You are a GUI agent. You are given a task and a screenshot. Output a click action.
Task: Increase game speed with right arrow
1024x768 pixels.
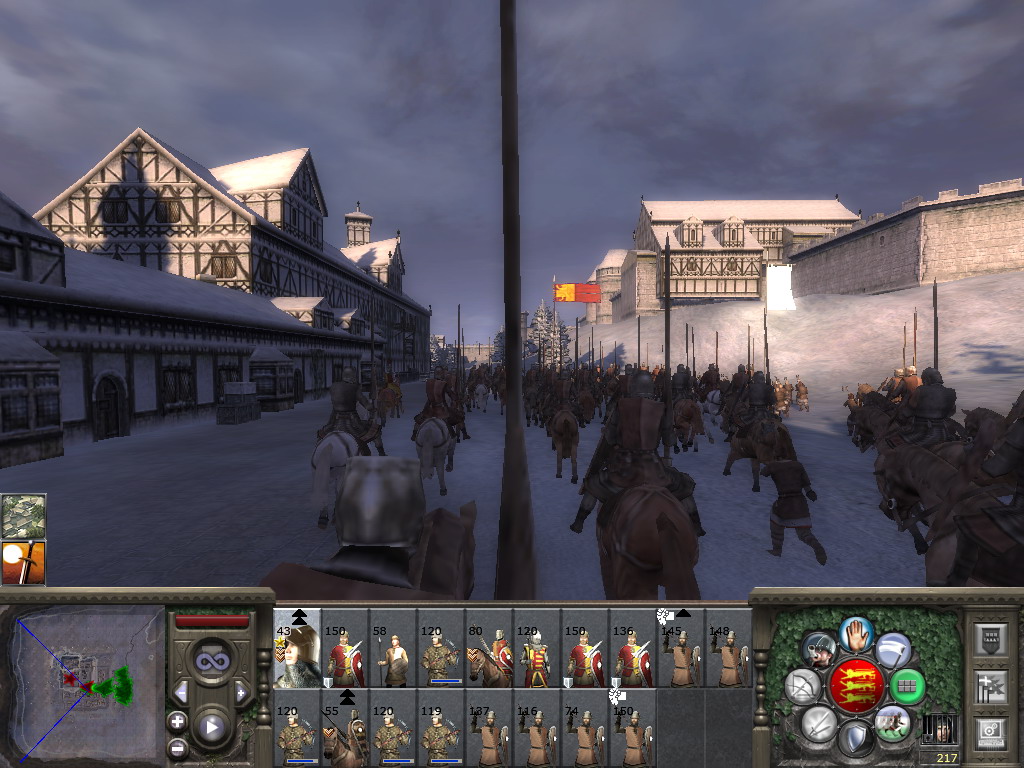241,692
